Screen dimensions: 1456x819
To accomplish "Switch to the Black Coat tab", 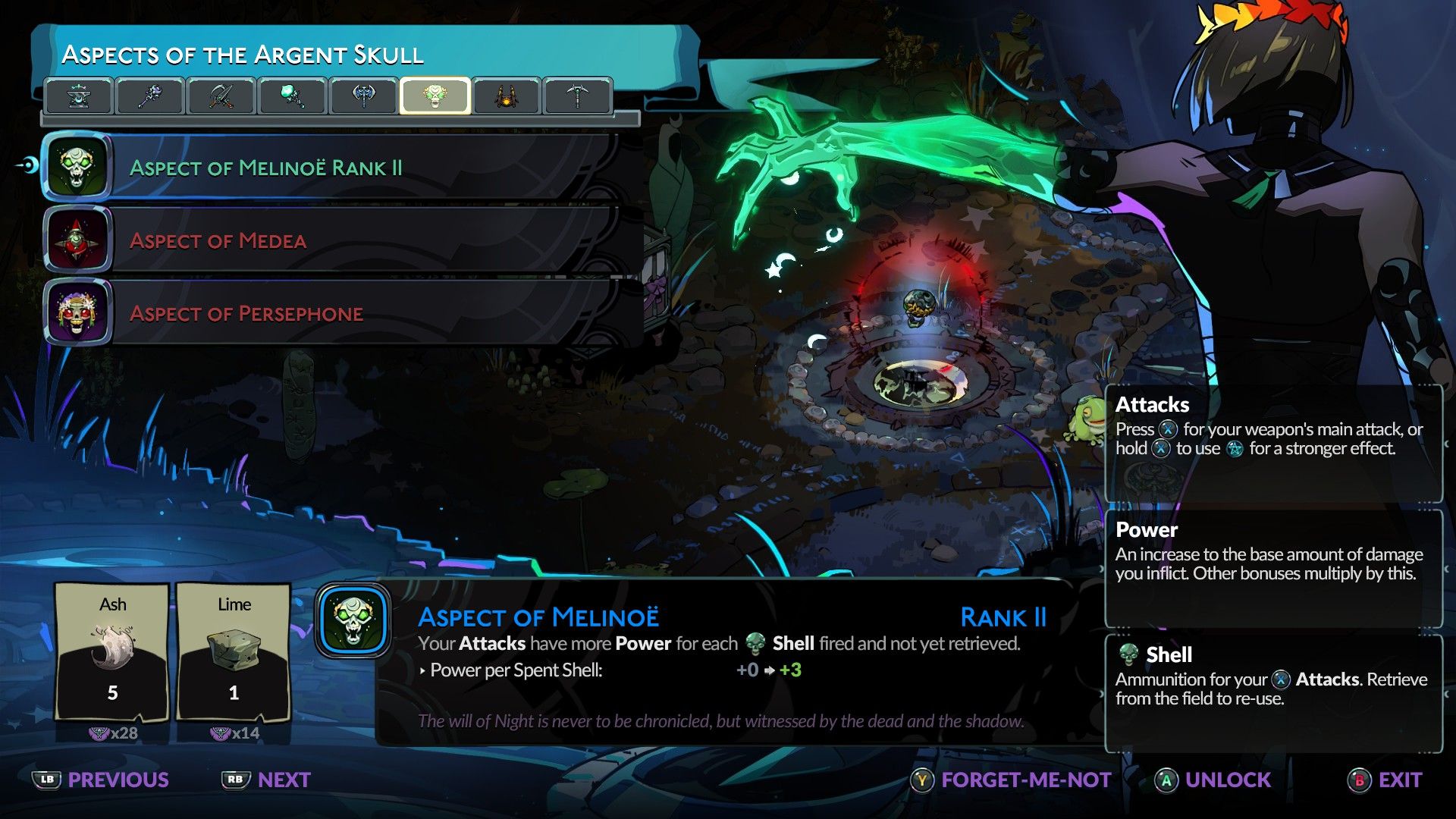I will point(507,96).
